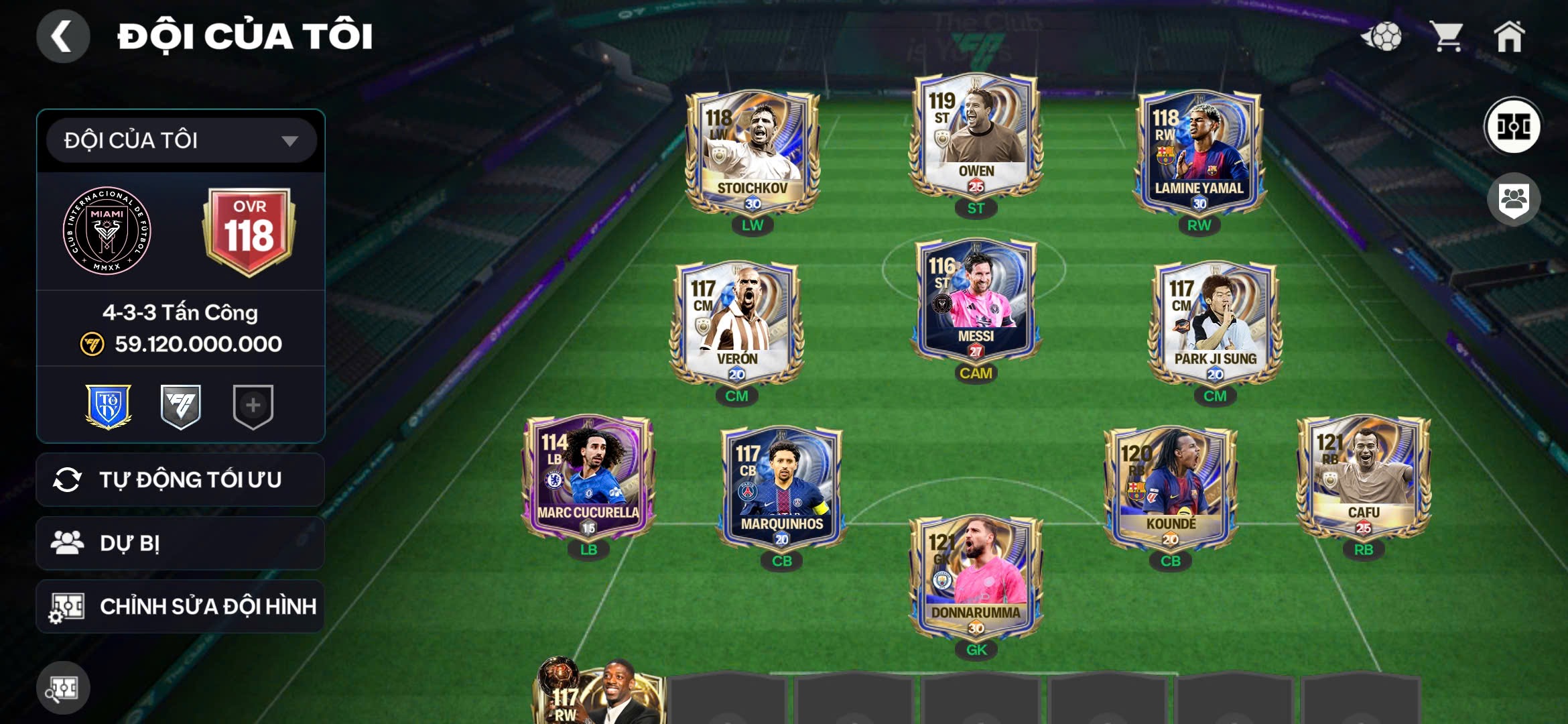Select the Marc Cucurella LB card
This screenshot has width=1568, height=724.
pos(588,479)
